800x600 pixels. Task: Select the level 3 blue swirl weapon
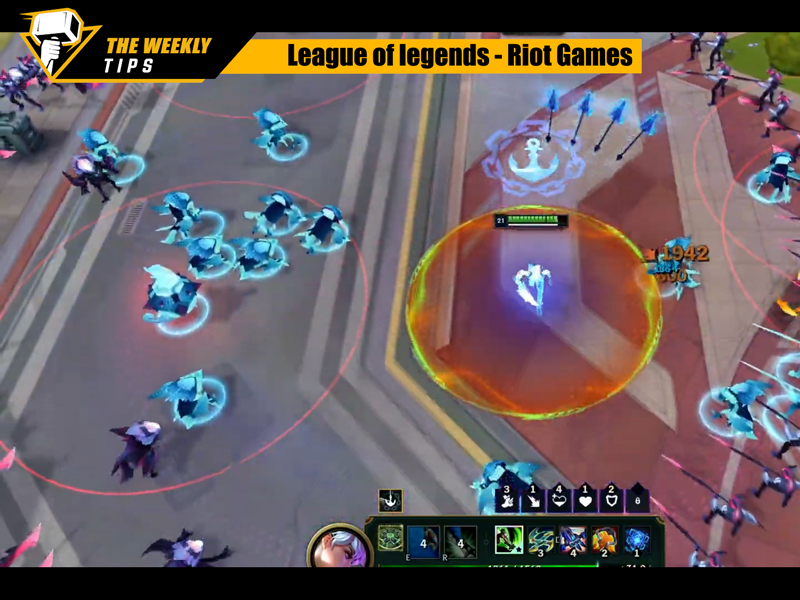pyautogui.click(x=541, y=541)
